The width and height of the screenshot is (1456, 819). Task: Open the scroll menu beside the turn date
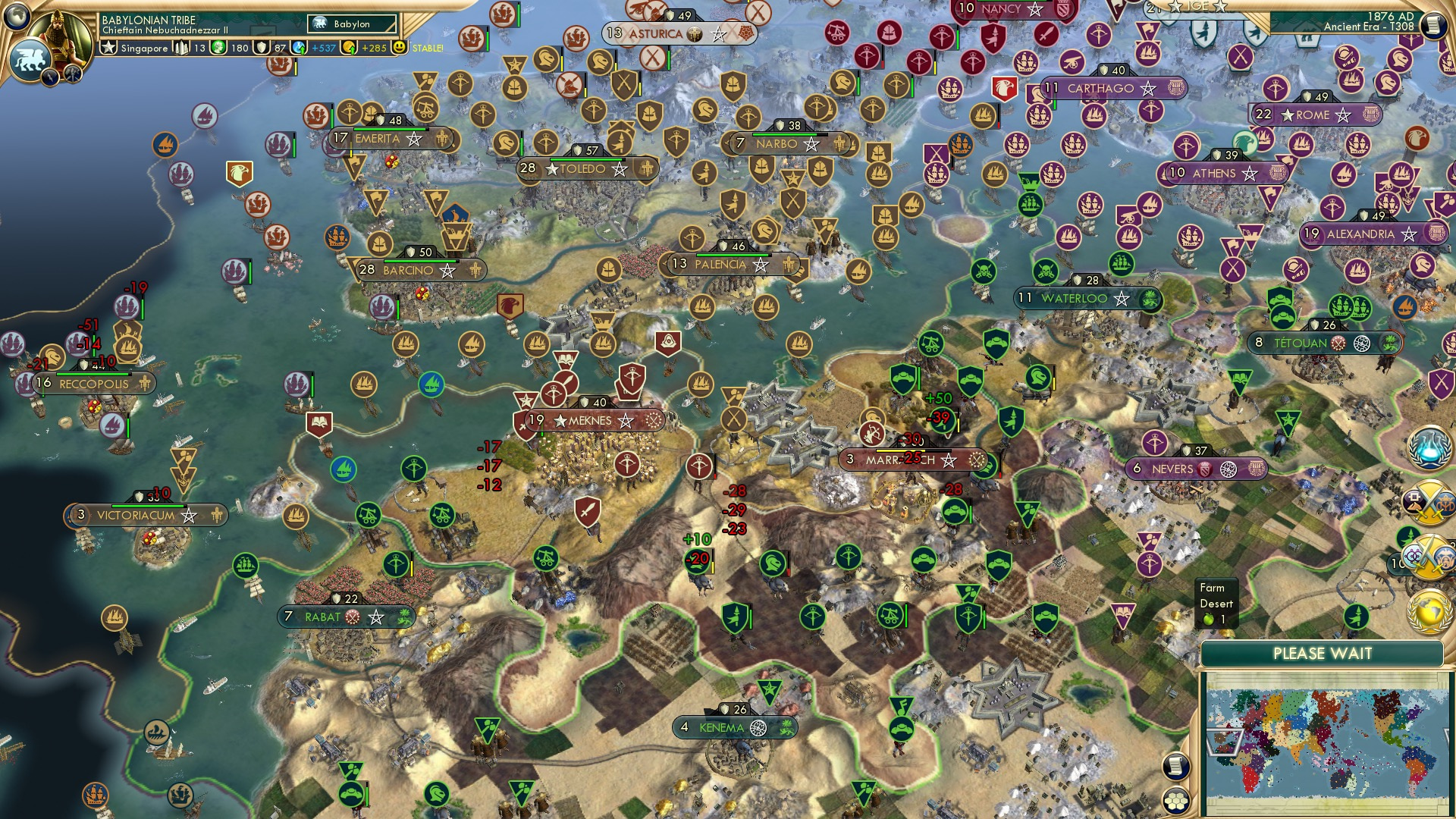click(1432, 25)
